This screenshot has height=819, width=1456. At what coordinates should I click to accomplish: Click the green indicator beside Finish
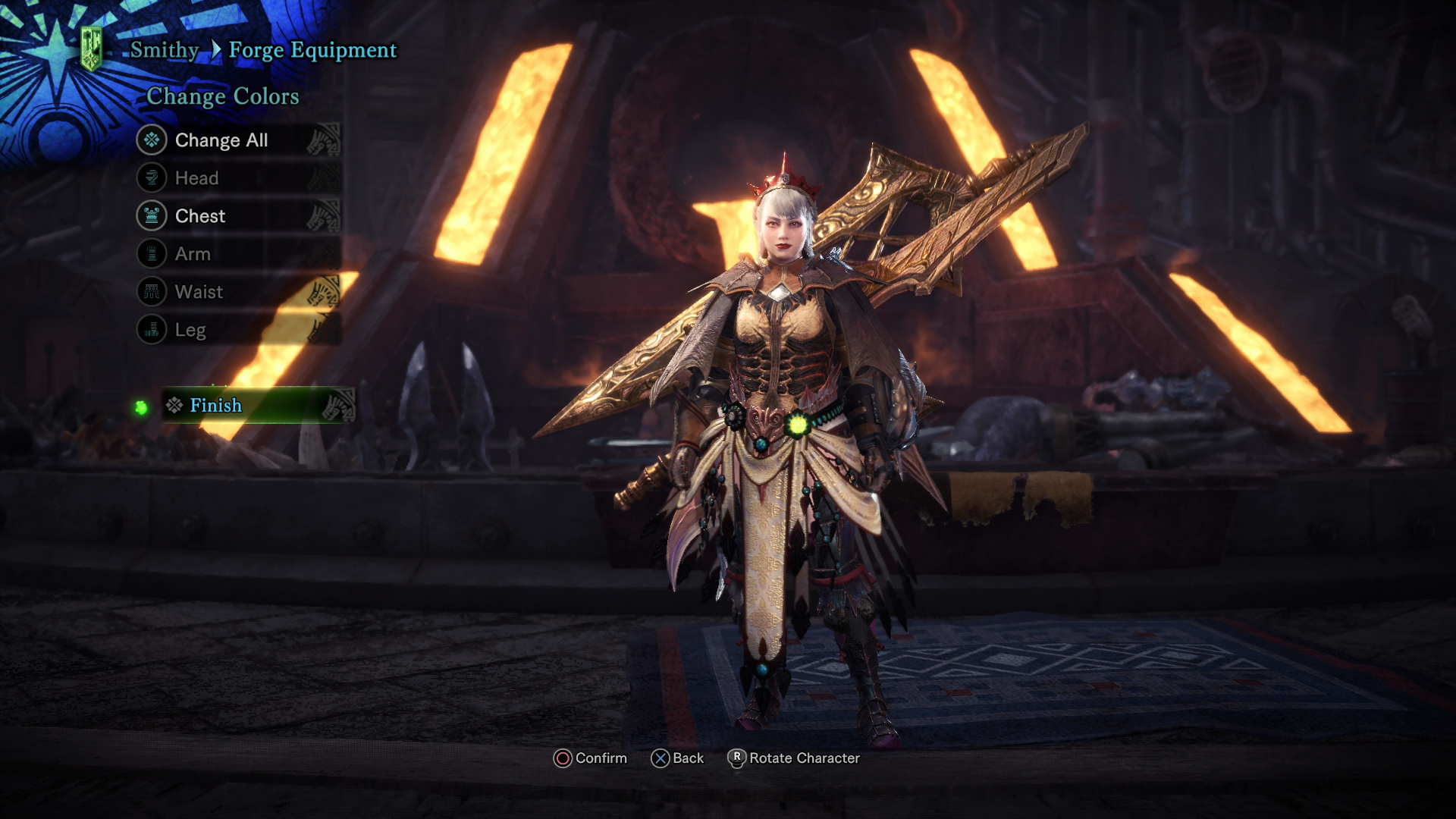point(141,406)
